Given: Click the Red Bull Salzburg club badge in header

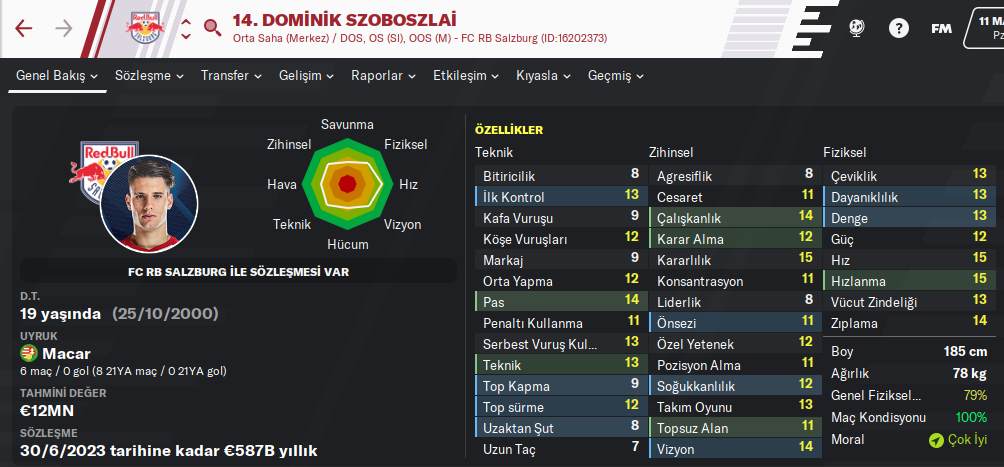Looking at the screenshot, I should (145, 28).
